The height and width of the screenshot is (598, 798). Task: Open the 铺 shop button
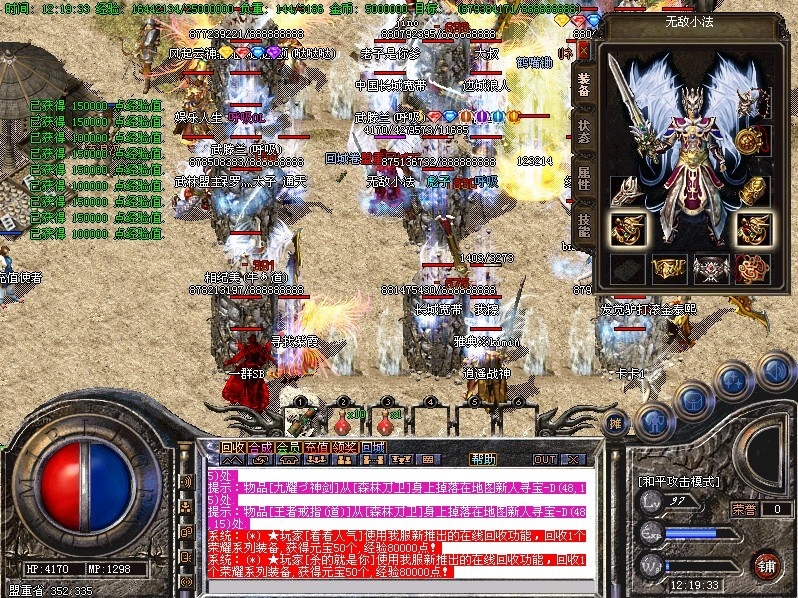click(766, 563)
